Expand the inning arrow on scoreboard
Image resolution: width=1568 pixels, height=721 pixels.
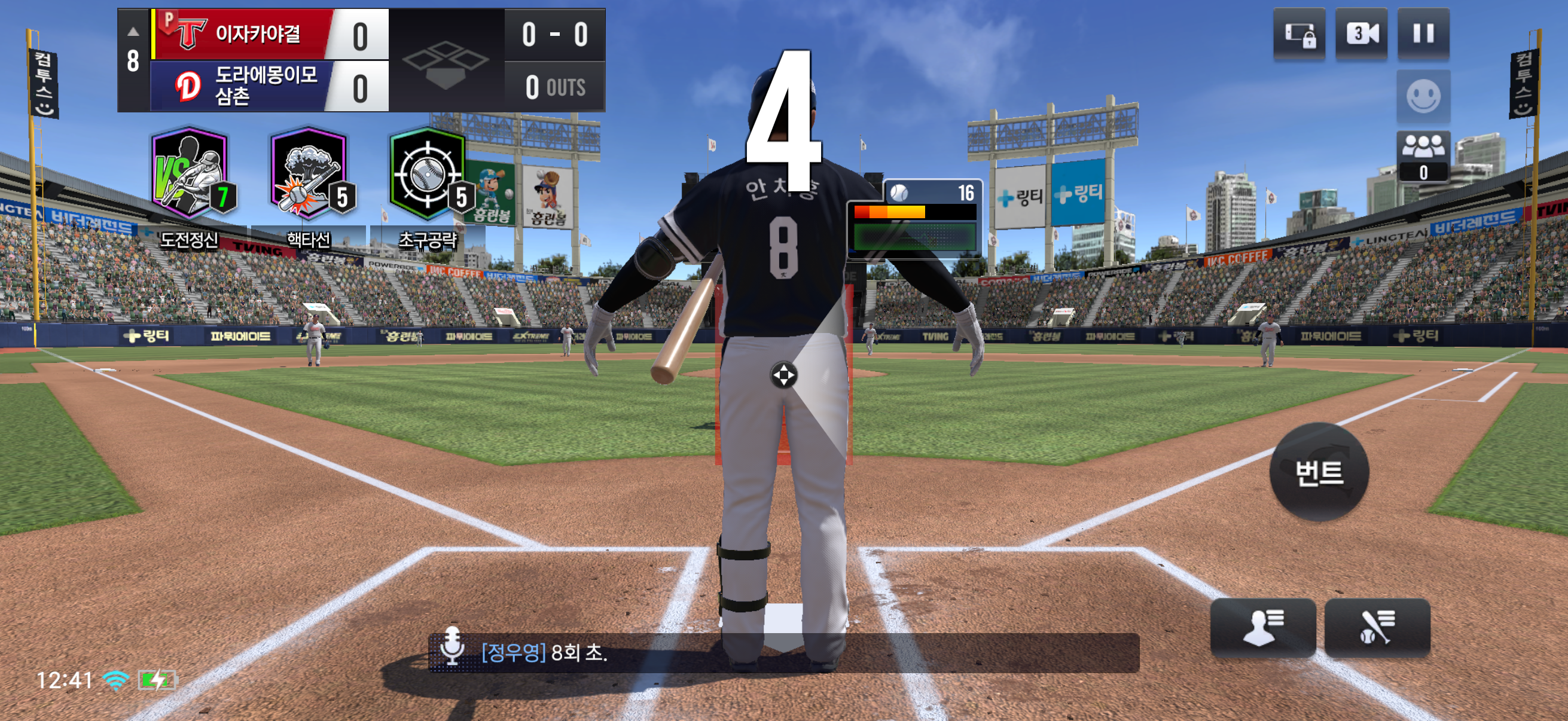point(133,32)
